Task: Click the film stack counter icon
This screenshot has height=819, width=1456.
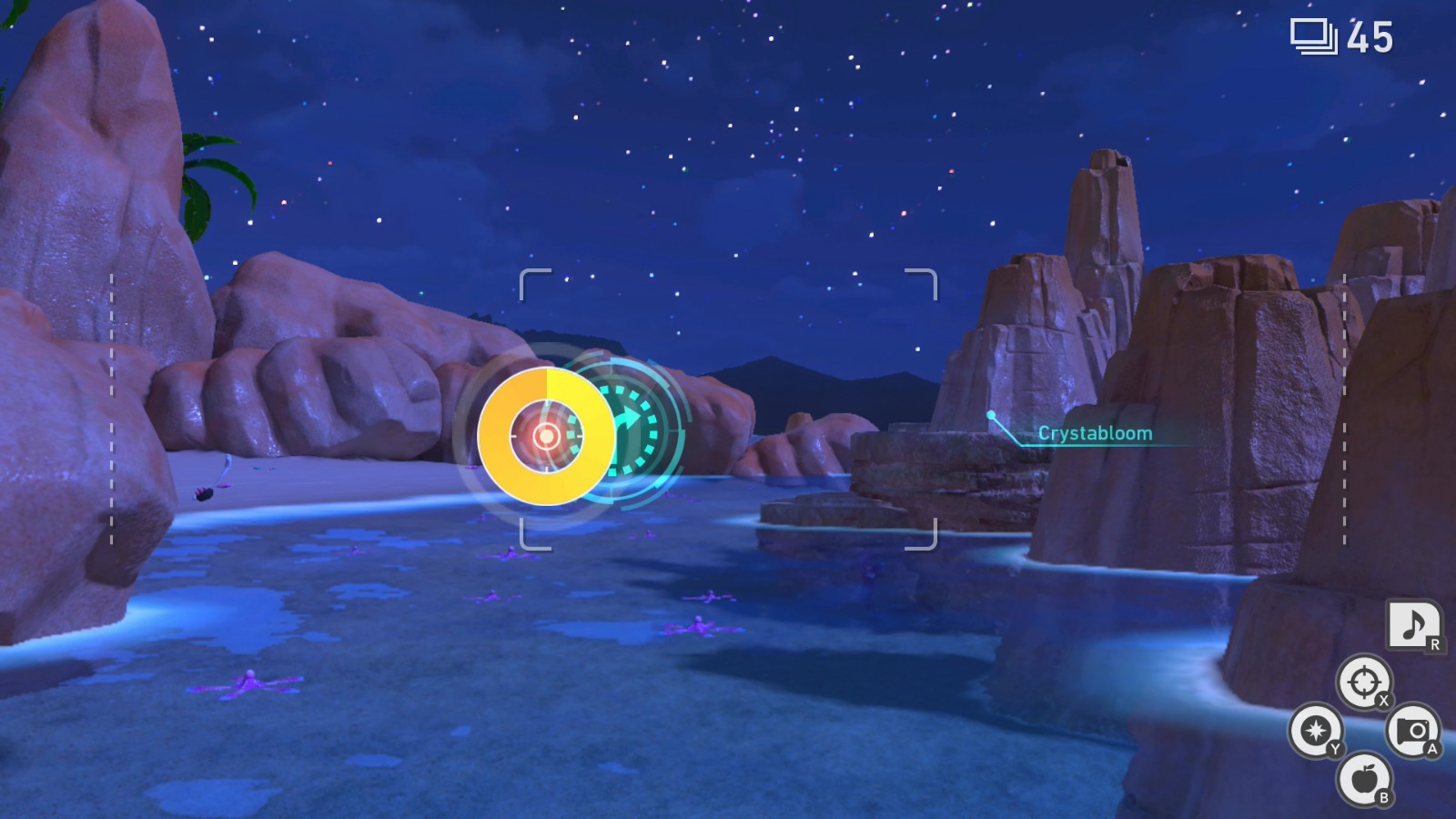Action: pos(1311,36)
